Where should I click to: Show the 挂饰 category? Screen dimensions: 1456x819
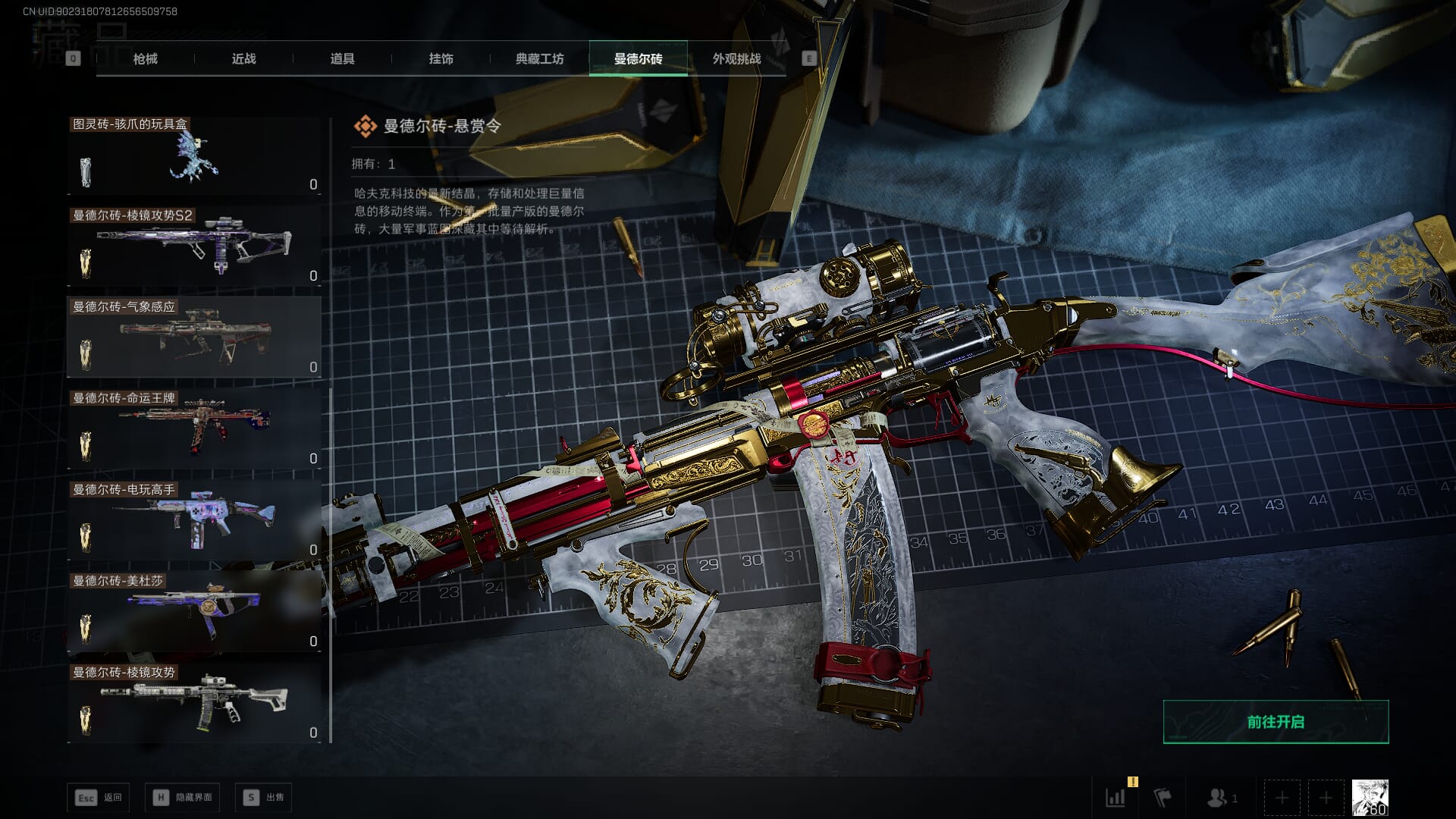pos(441,58)
